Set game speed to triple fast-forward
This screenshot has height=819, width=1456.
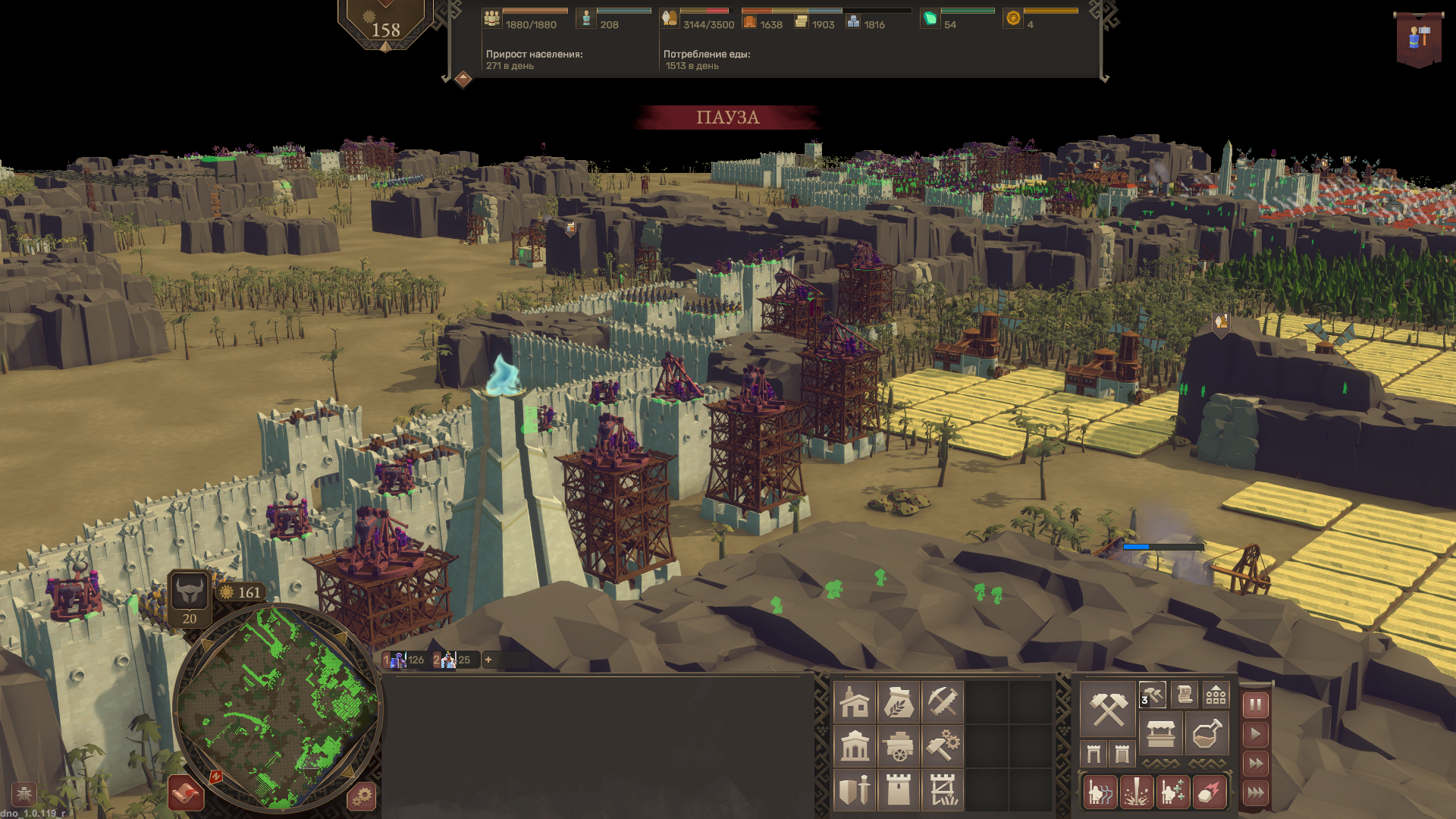pyautogui.click(x=1256, y=793)
